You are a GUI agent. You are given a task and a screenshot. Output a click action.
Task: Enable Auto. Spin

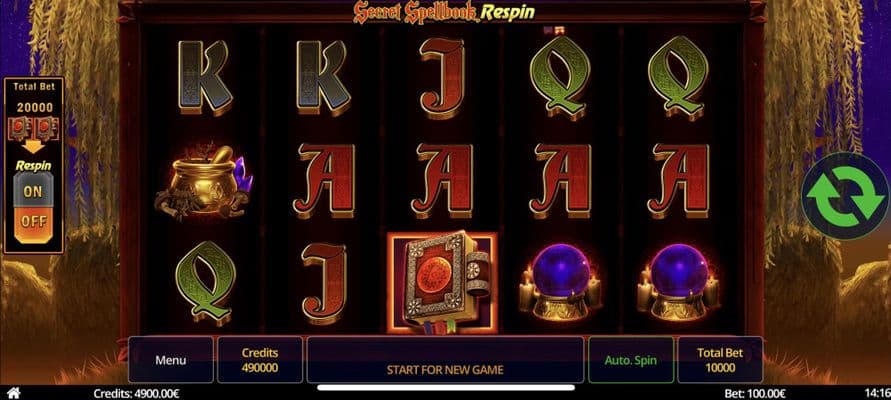tap(631, 360)
